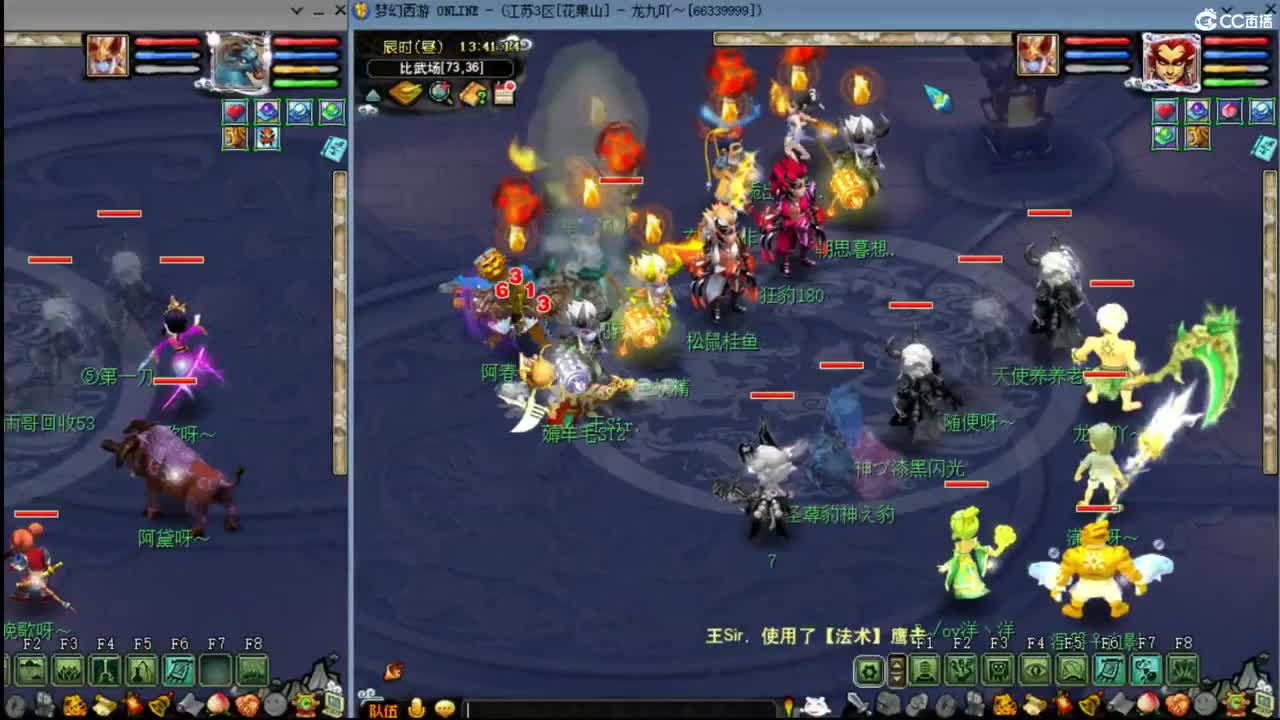Toggle the red heart gem under left portrait

[235, 112]
